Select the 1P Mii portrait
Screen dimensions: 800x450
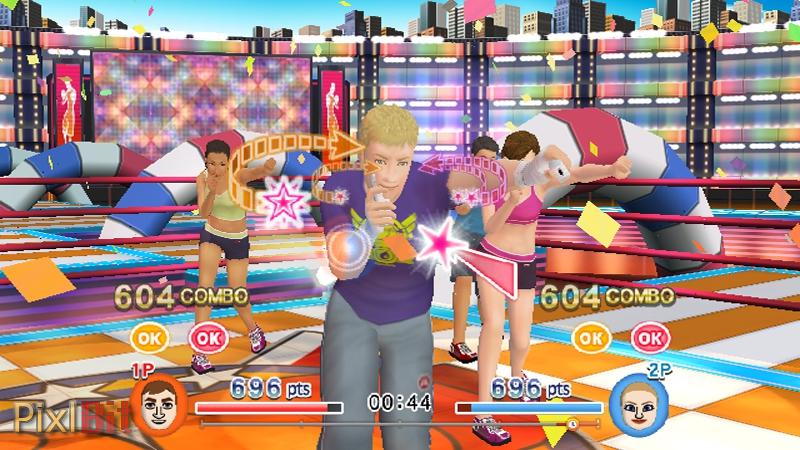click(158, 405)
